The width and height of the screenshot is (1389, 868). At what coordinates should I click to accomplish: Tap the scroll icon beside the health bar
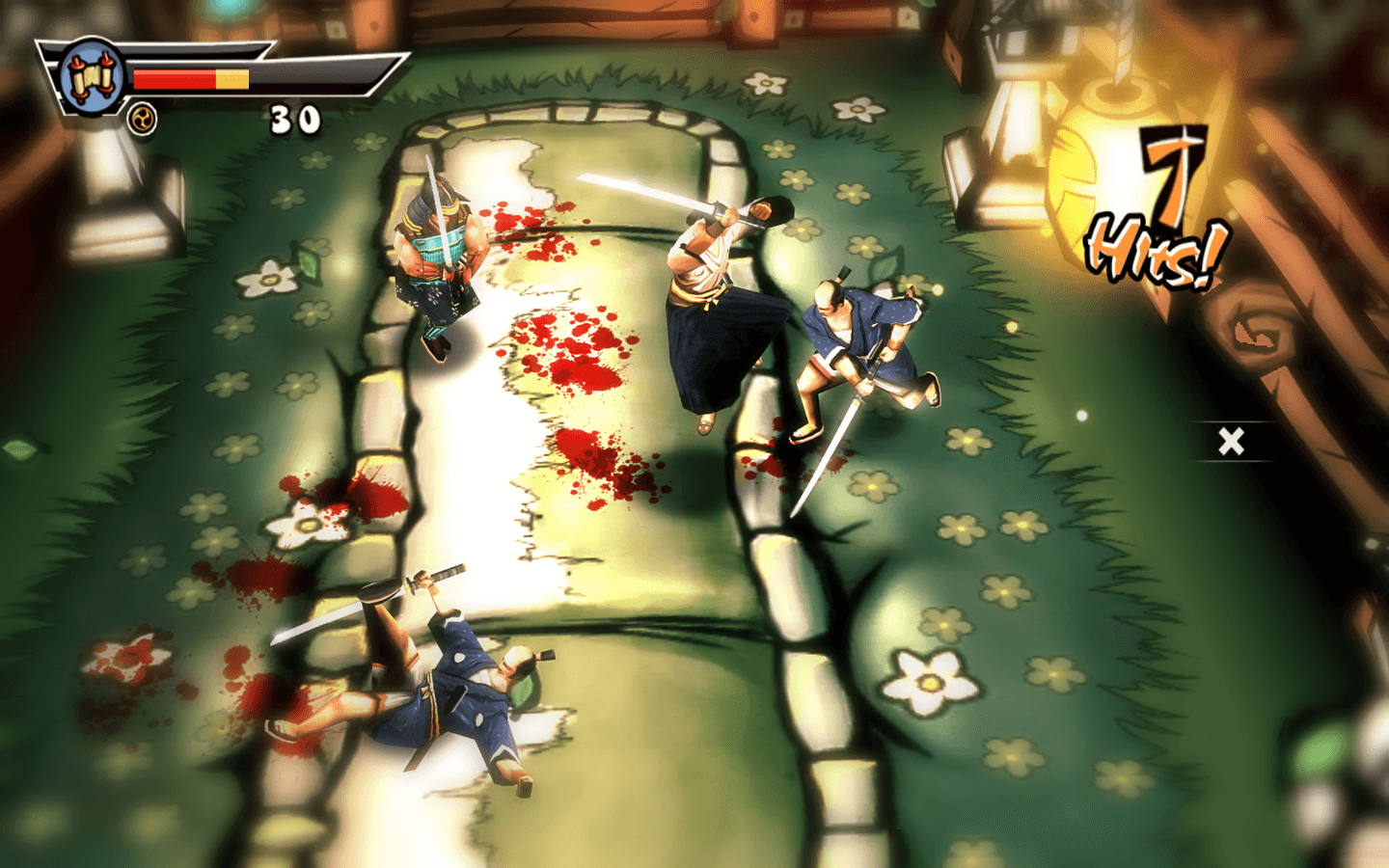(x=91, y=77)
